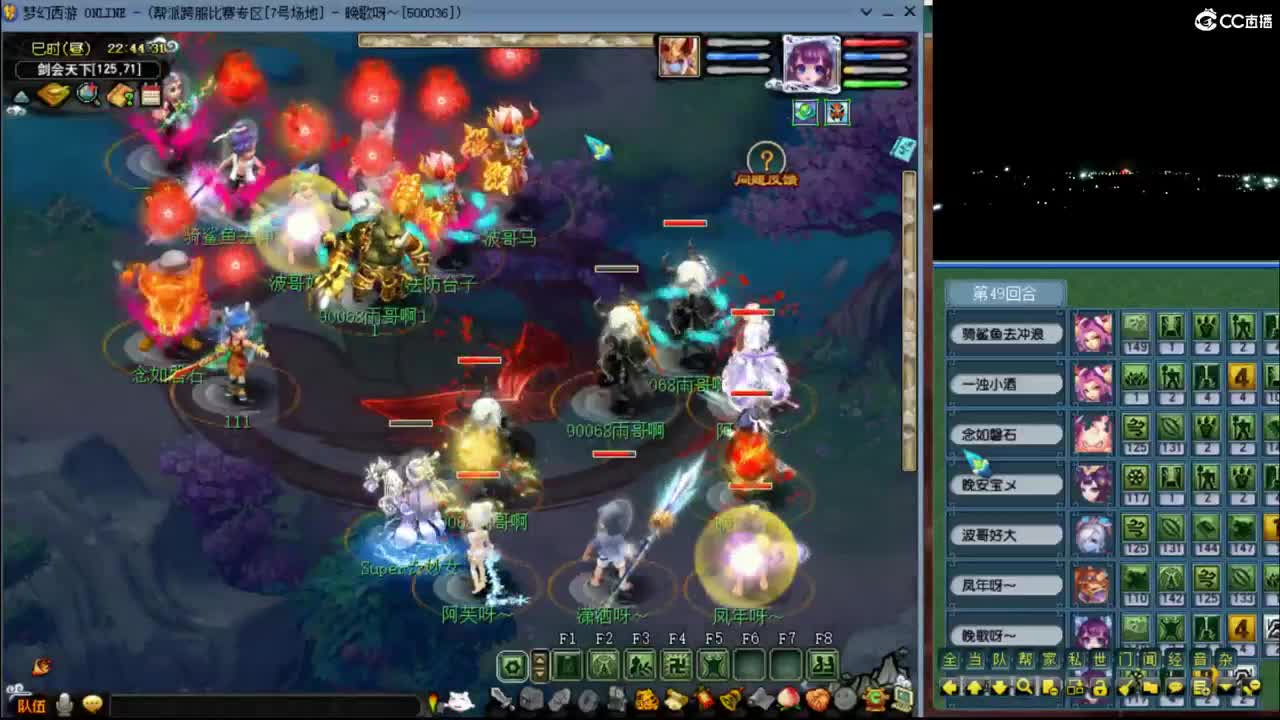The height and width of the screenshot is (720, 1280).
Task: Open the quest guide map icon with question mark
Action: pyautogui.click(x=121, y=94)
